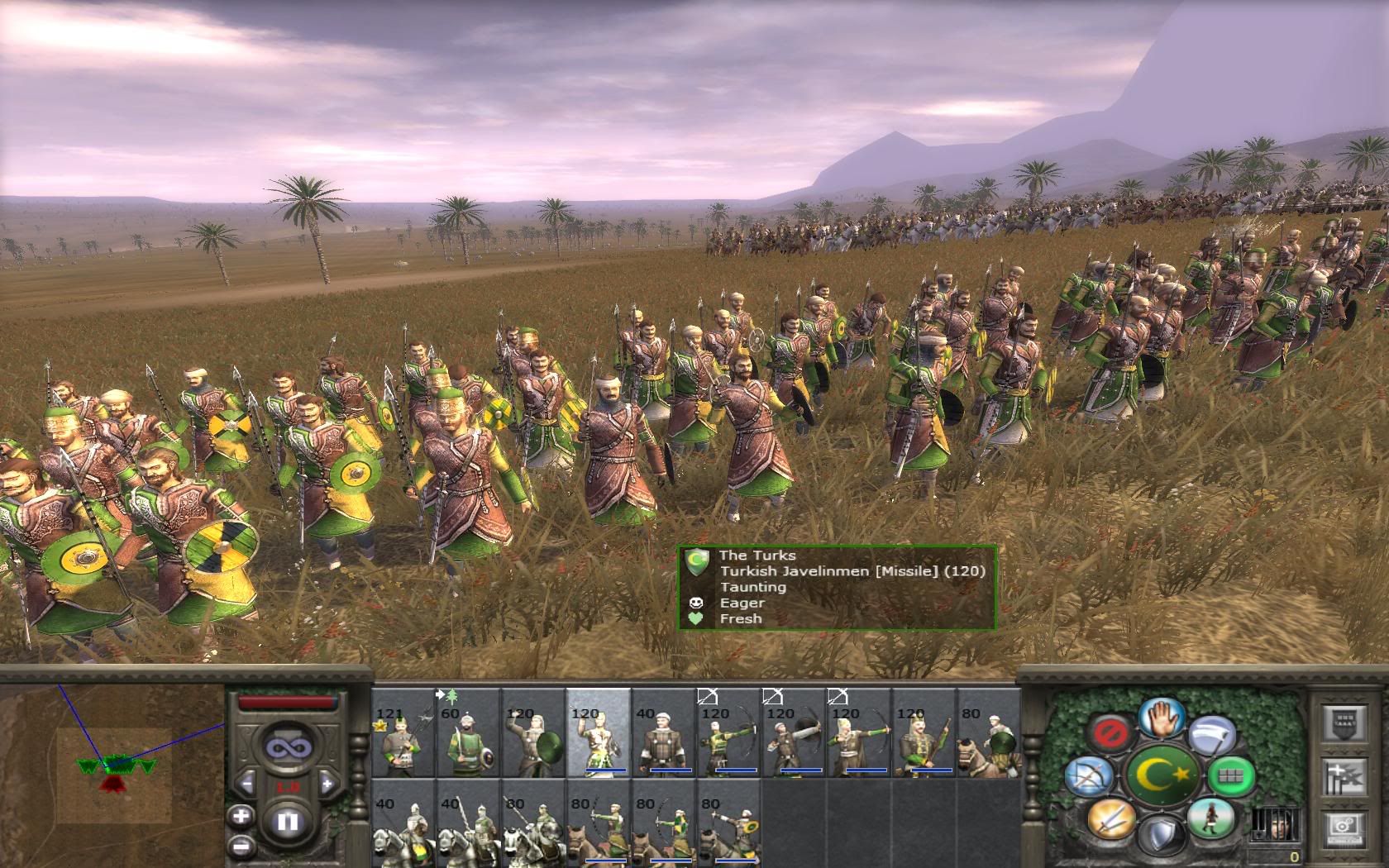Screen dimensions: 1389x868
Task: Open the green grid formation button
Action: click(1232, 776)
